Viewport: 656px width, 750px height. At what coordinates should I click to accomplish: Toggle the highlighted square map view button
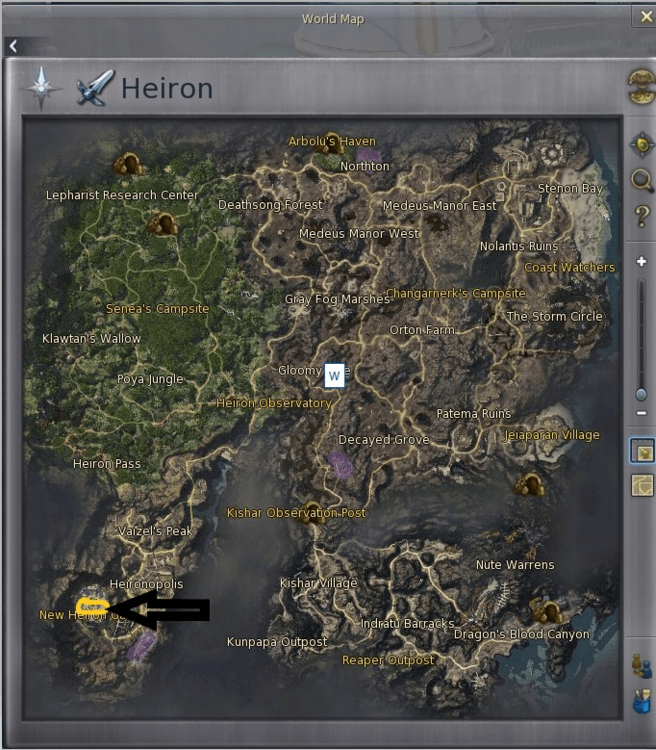point(641,451)
